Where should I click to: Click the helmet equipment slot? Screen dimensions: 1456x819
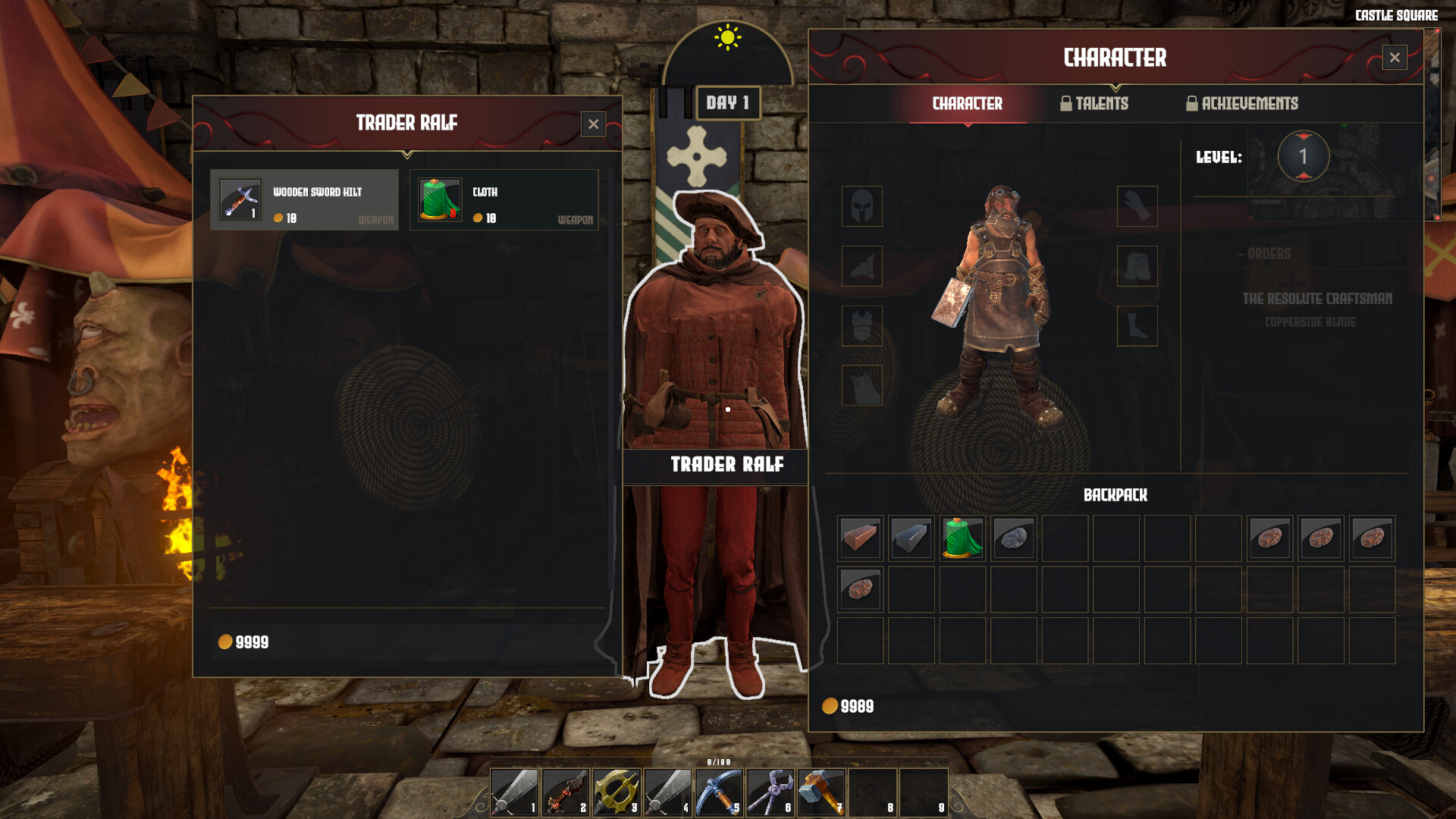(862, 207)
